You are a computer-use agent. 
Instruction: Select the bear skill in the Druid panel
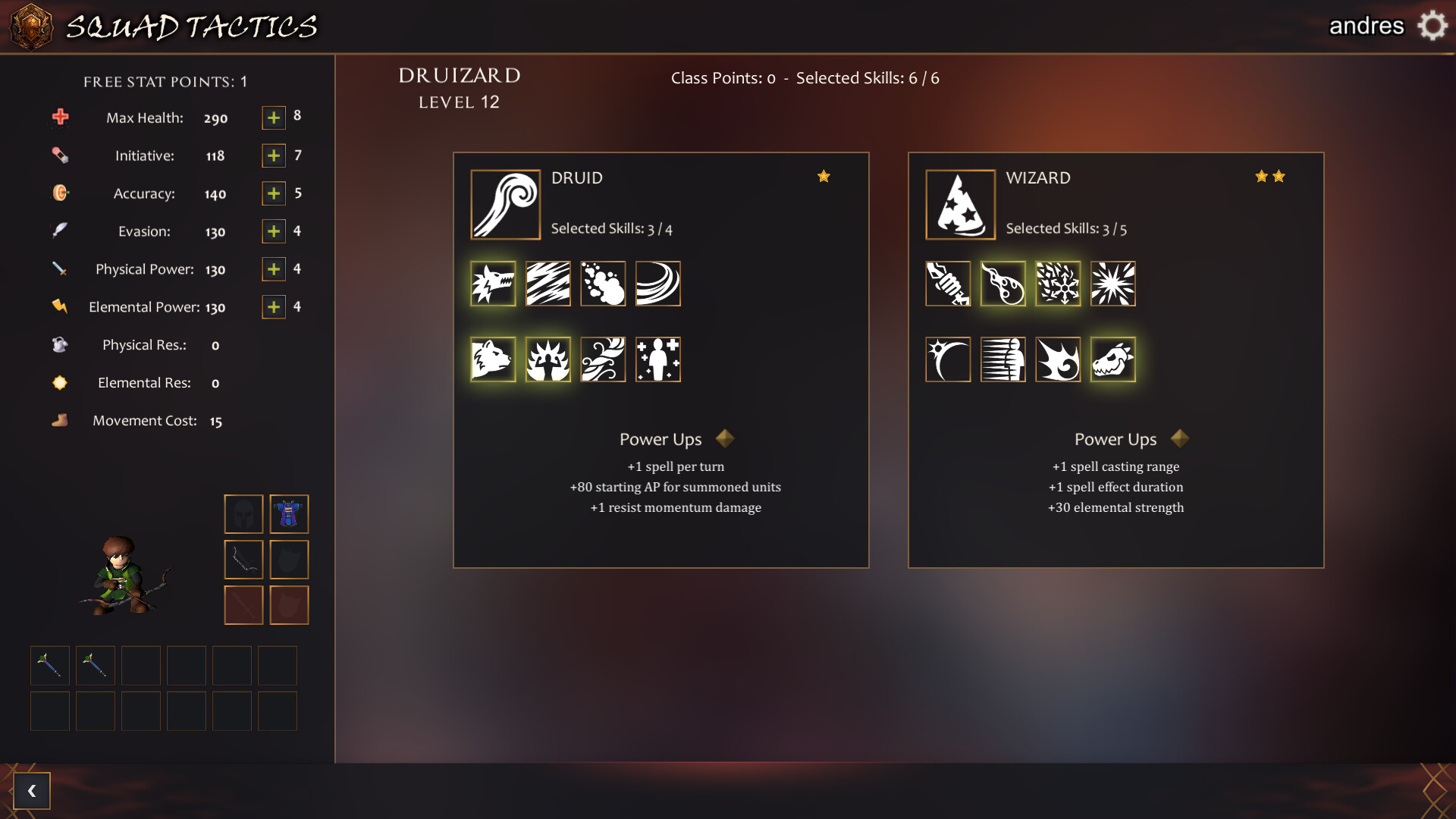coord(493,359)
